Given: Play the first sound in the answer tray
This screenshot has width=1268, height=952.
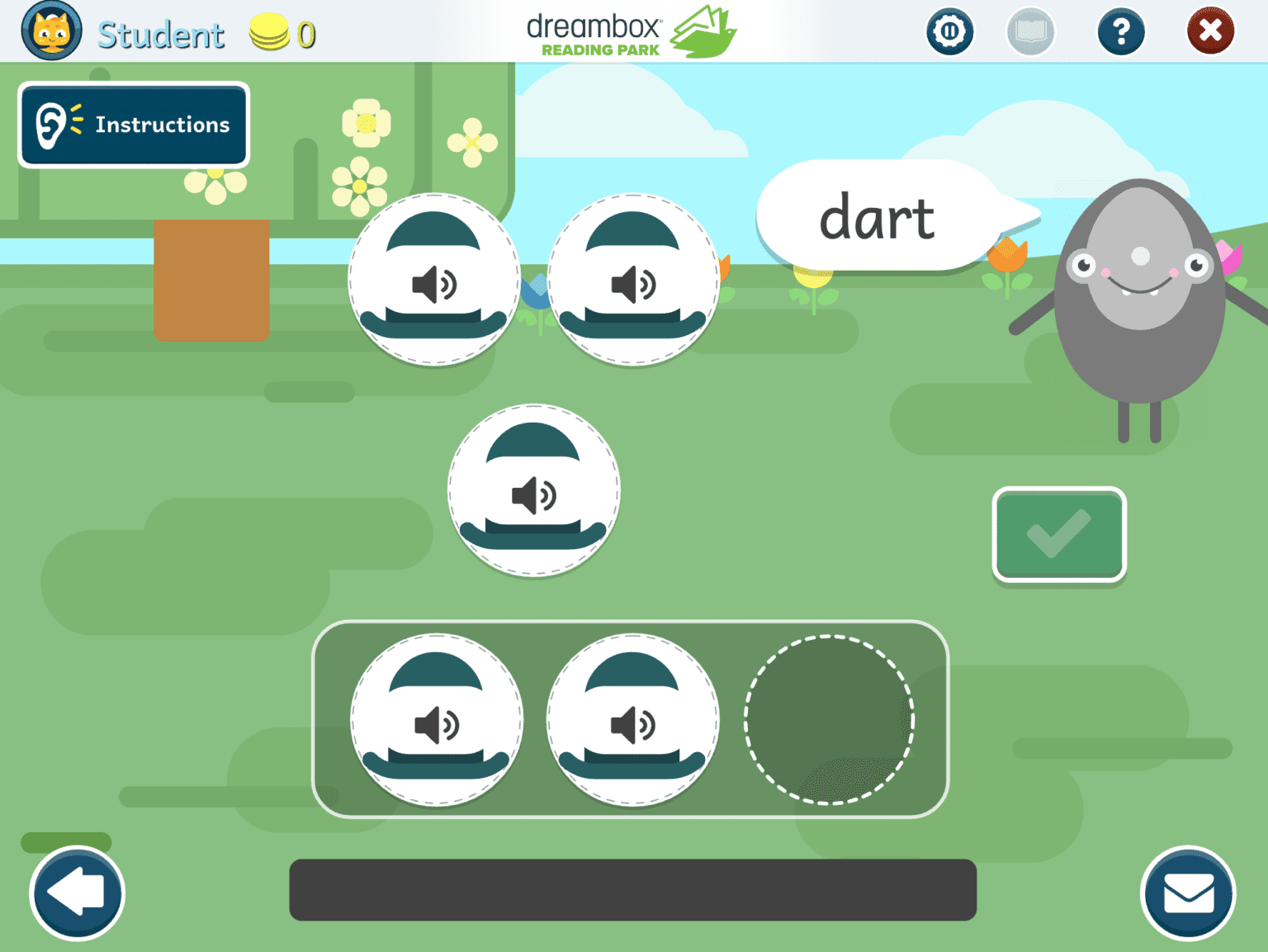Looking at the screenshot, I should [436, 719].
